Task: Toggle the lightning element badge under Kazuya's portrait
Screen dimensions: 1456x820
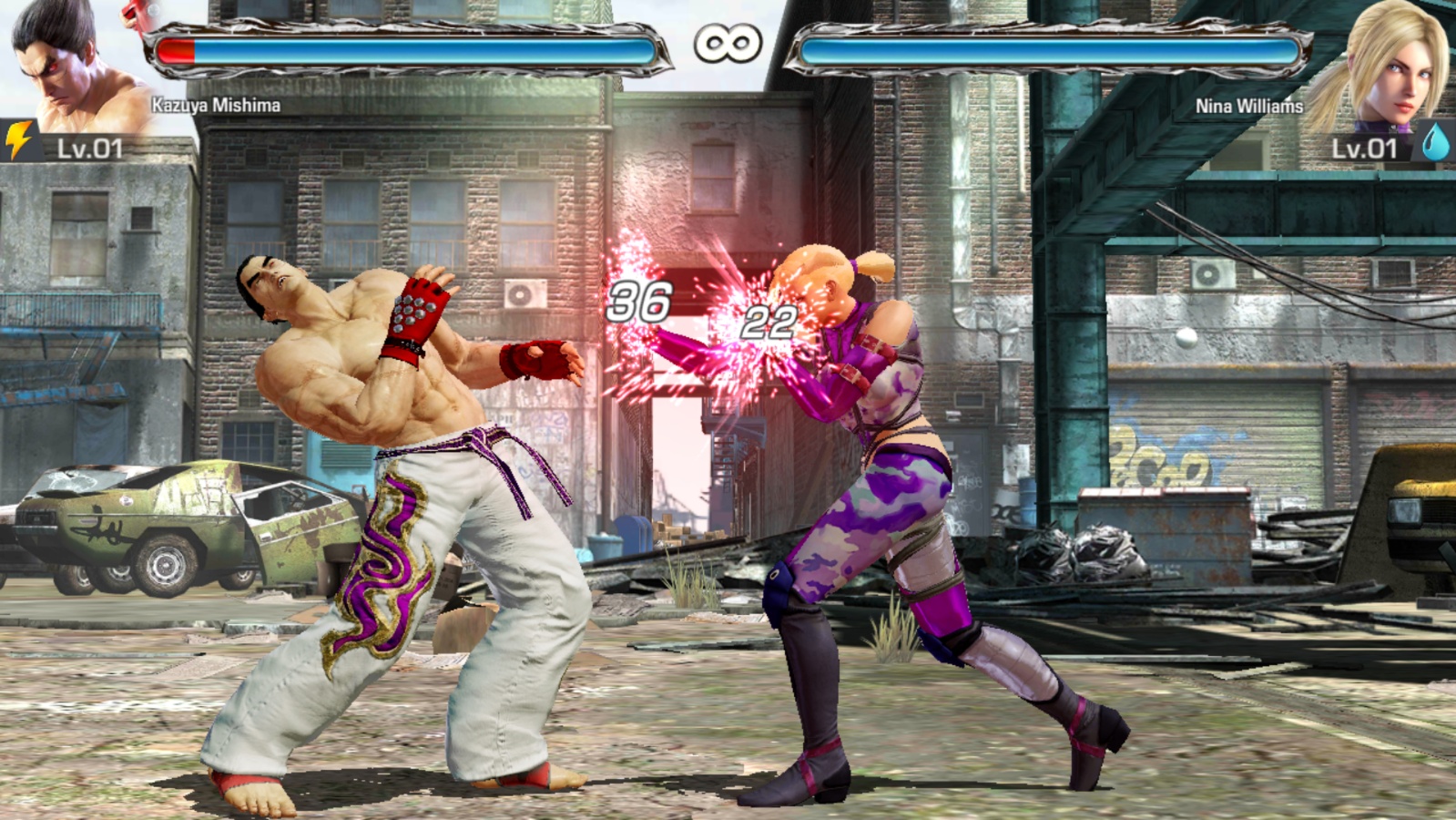Action: pyautogui.click(x=16, y=138)
